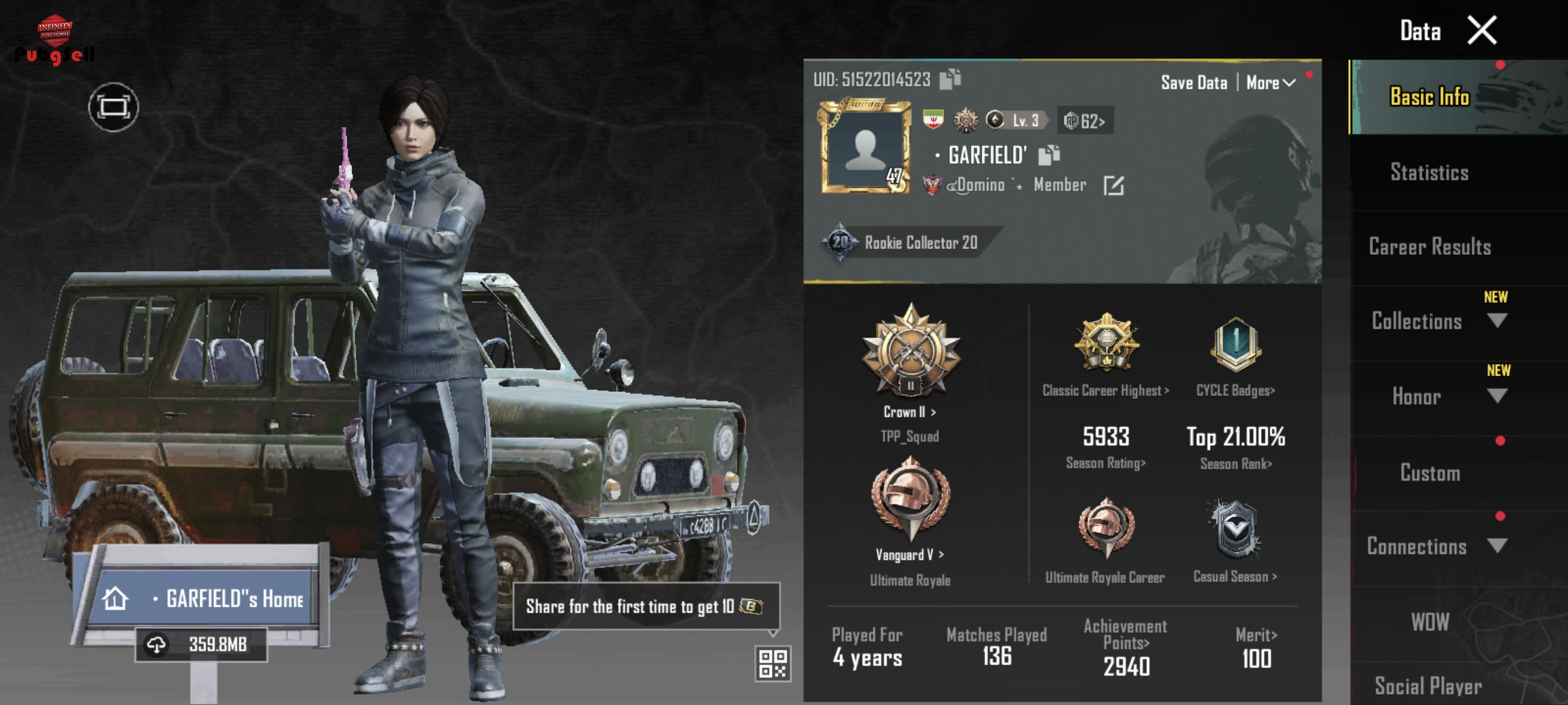Viewport: 1568px width, 705px height.
Task: Open the QR code share icon
Action: [772, 663]
